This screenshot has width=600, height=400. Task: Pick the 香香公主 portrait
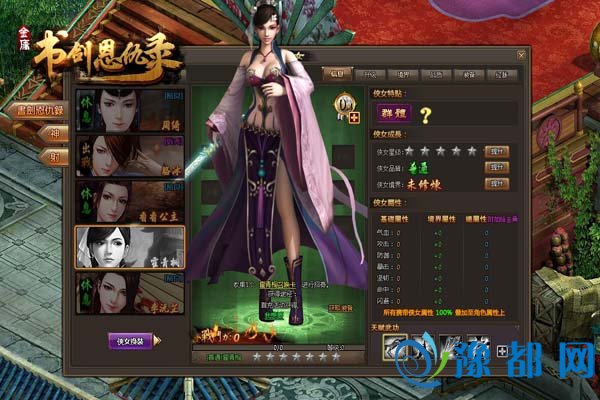pyautogui.click(x=130, y=200)
